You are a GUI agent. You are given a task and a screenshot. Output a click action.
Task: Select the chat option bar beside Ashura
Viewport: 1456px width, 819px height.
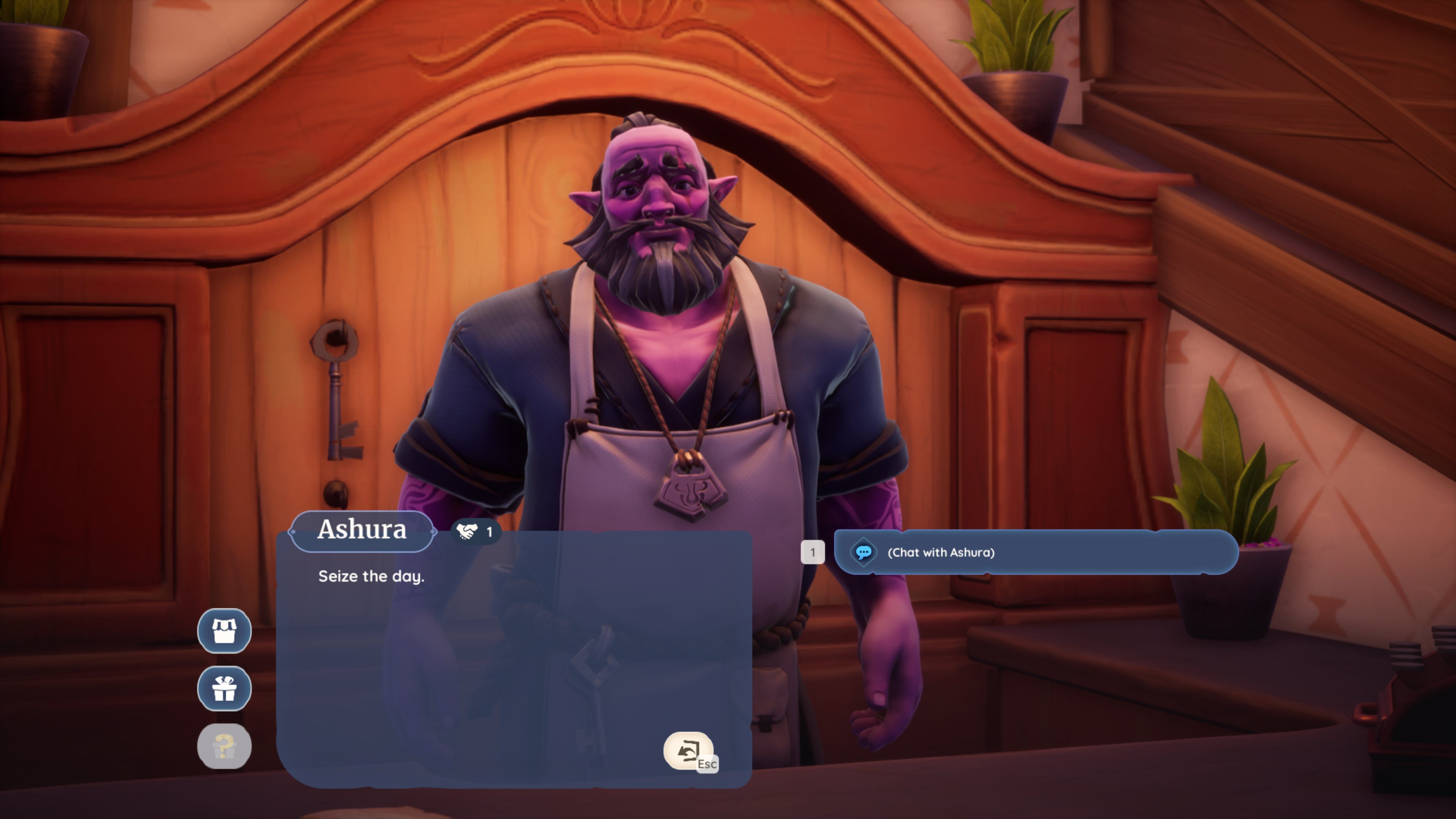[x=1034, y=553]
